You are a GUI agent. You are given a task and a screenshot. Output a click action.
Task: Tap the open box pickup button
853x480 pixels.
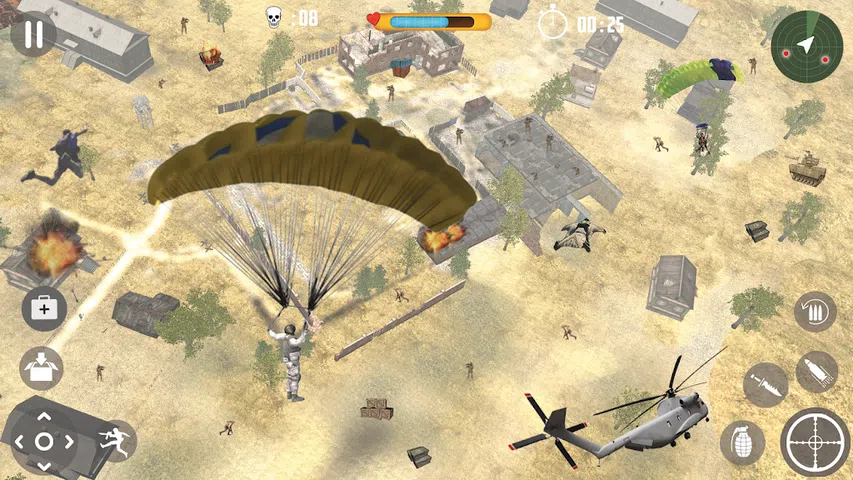tap(41, 367)
